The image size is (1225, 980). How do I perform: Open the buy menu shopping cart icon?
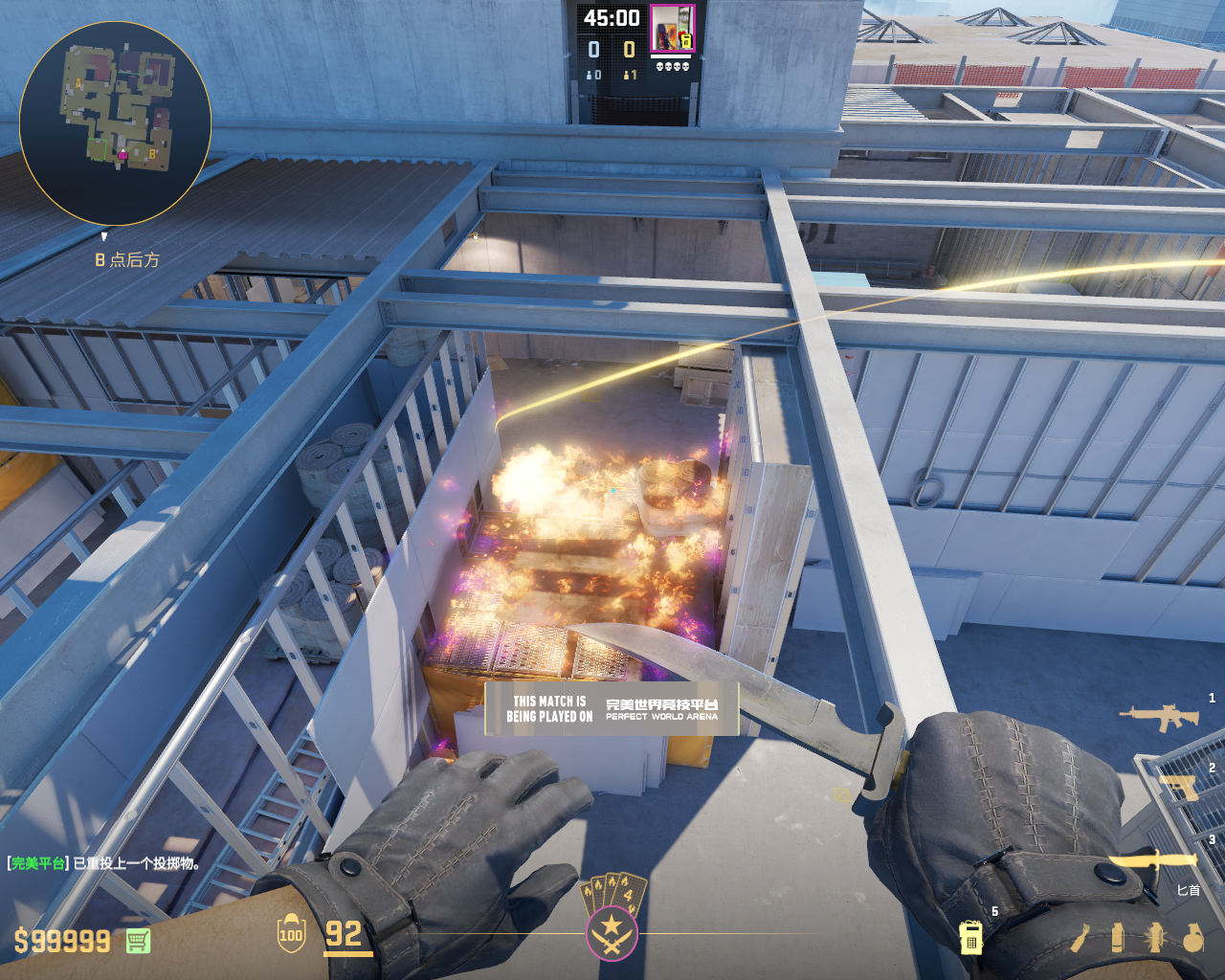pyautogui.click(x=138, y=941)
